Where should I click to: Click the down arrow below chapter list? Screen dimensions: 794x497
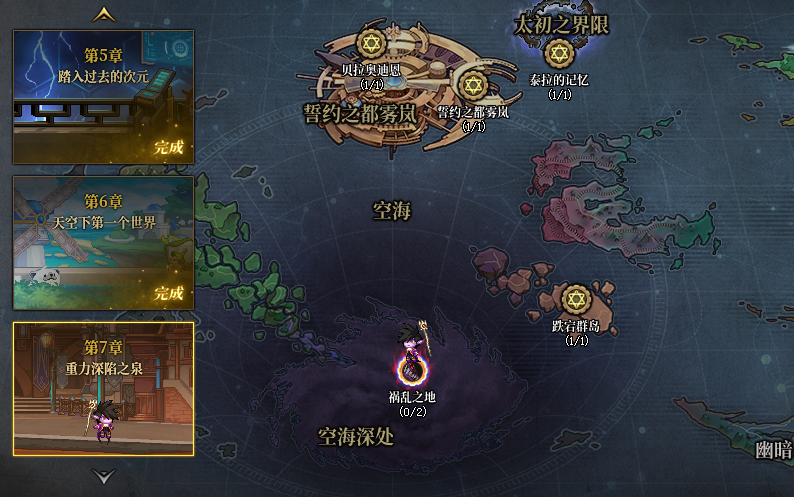click(x=103, y=476)
